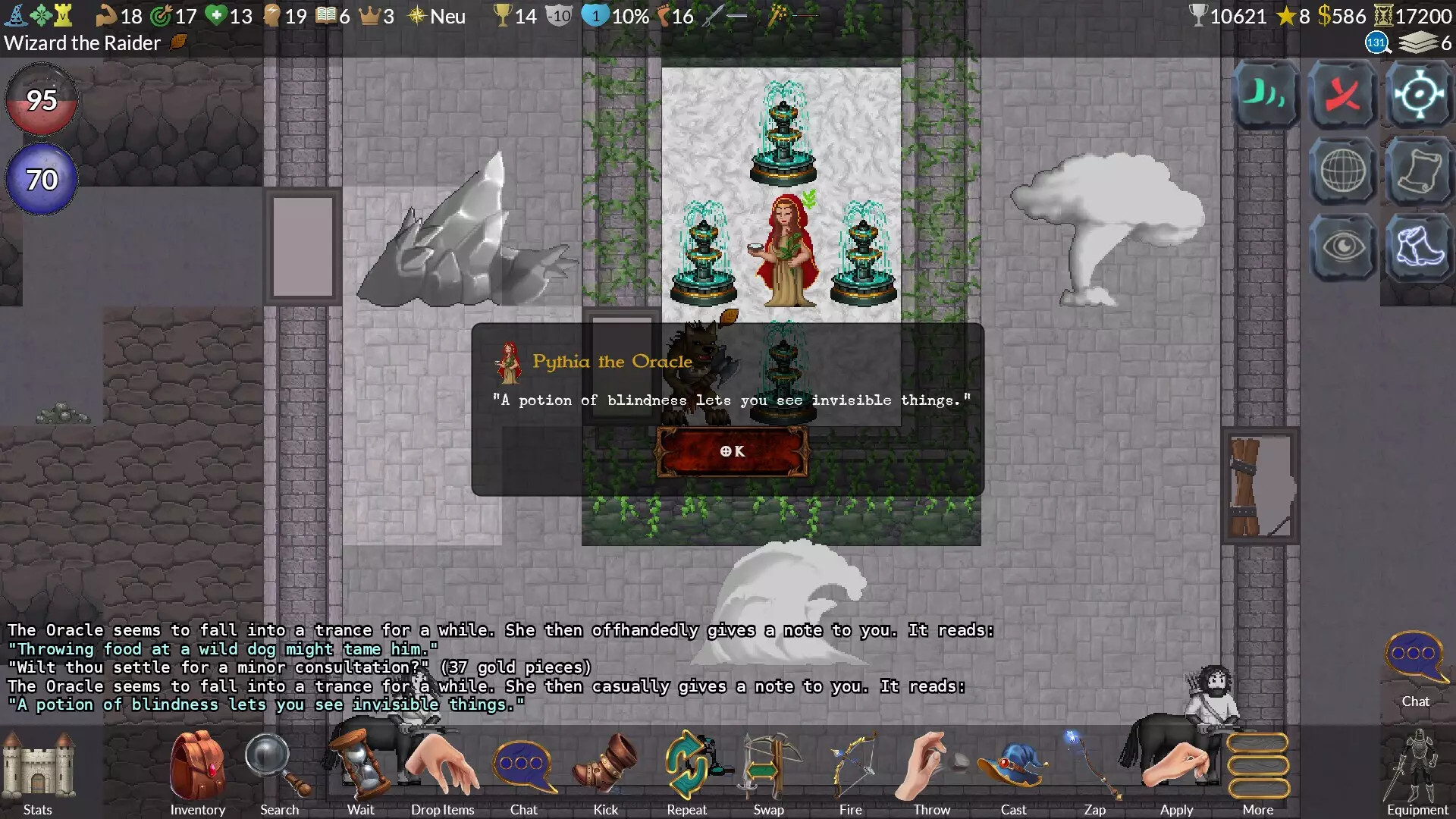Toggle the eye look icon
Viewport: 1456px width, 819px height.
(x=1343, y=247)
